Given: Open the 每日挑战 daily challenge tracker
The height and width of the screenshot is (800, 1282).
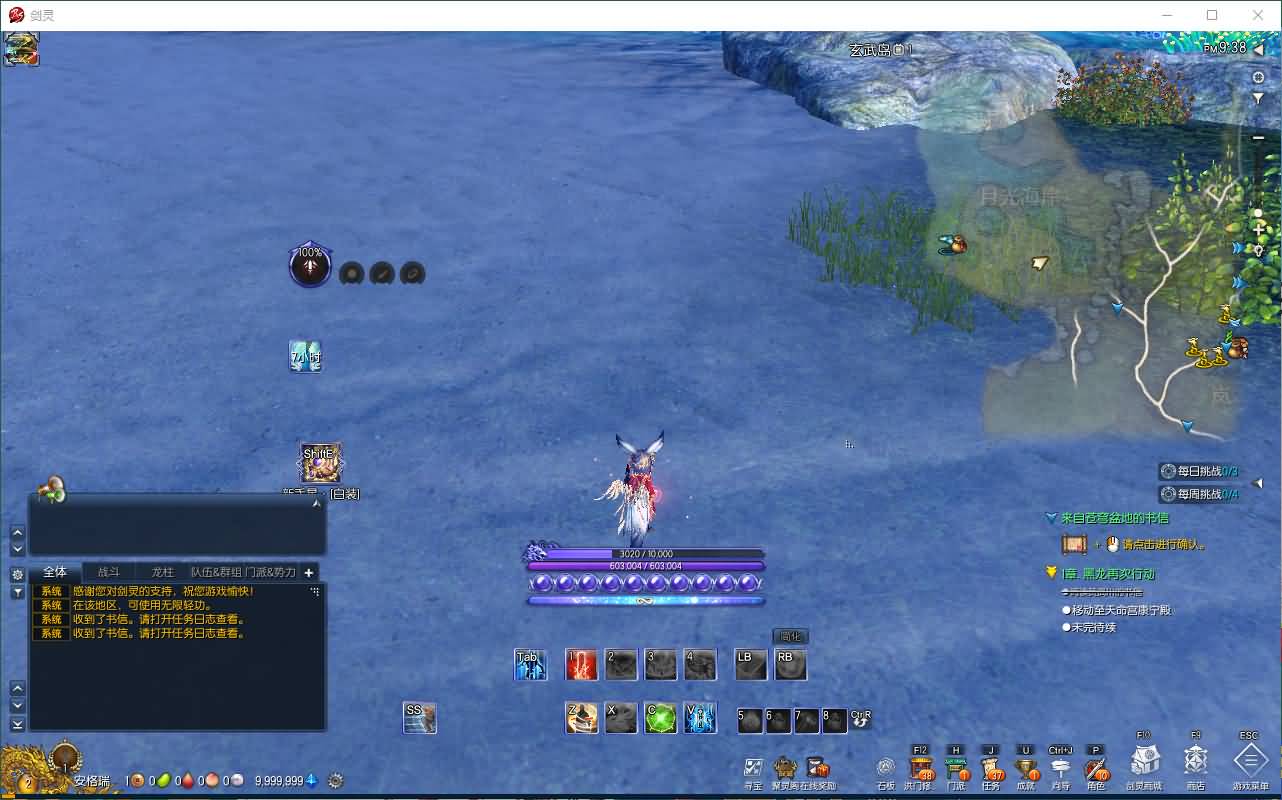Looking at the screenshot, I should click(x=1199, y=471).
